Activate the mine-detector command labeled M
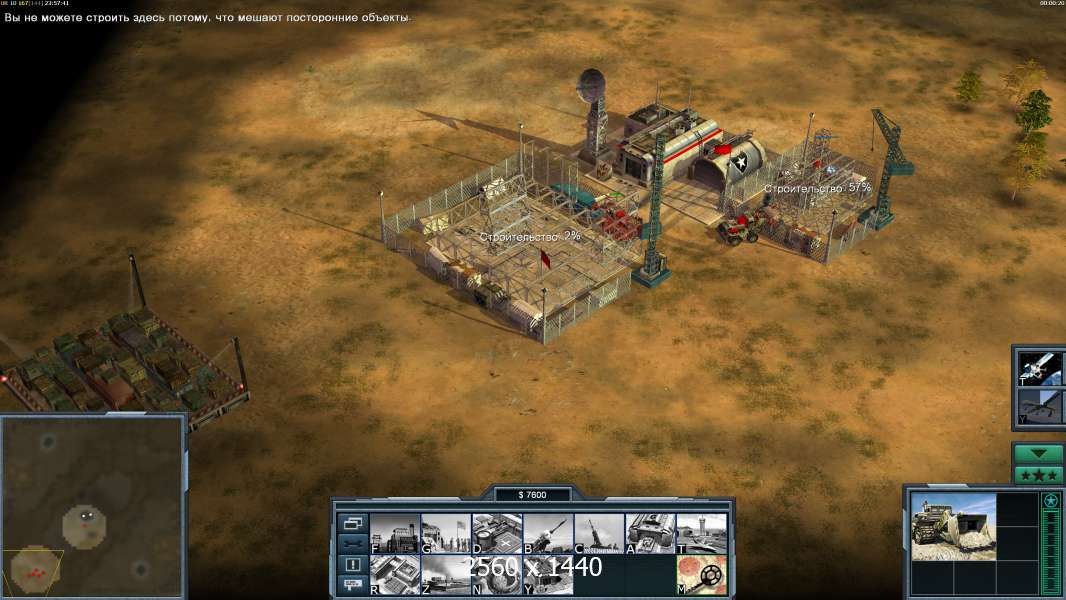Image resolution: width=1066 pixels, height=600 pixels. pos(701,575)
